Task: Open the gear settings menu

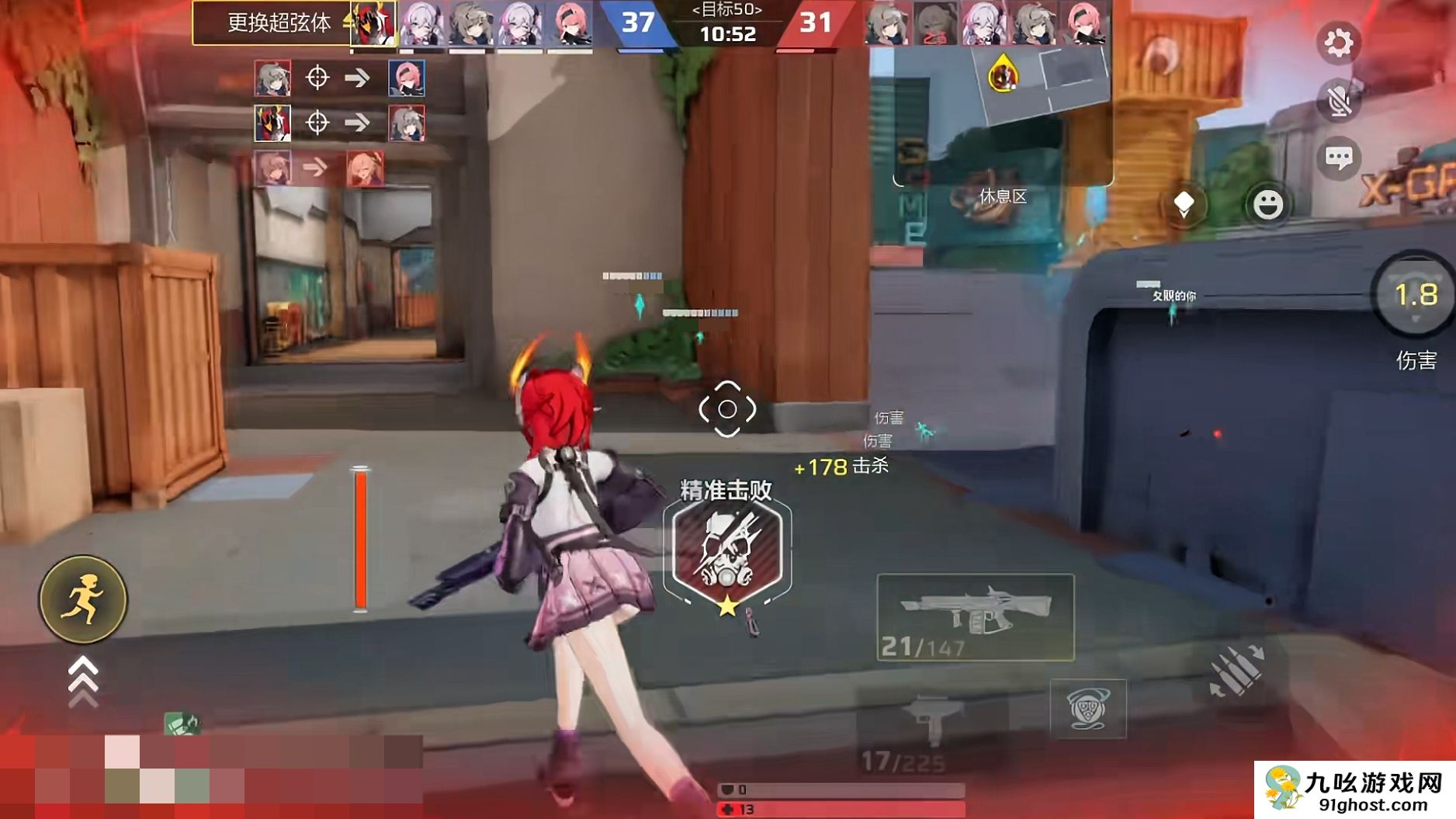Action: tap(1337, 43)
